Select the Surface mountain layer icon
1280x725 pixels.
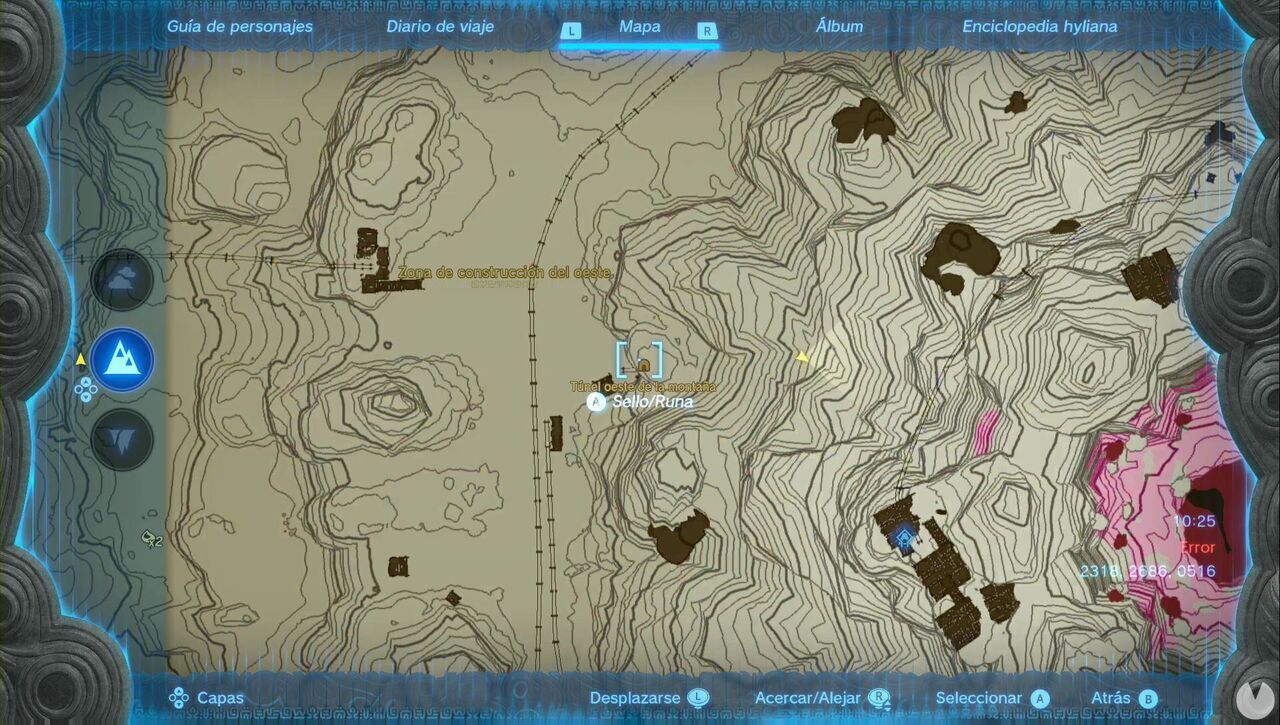122,360
